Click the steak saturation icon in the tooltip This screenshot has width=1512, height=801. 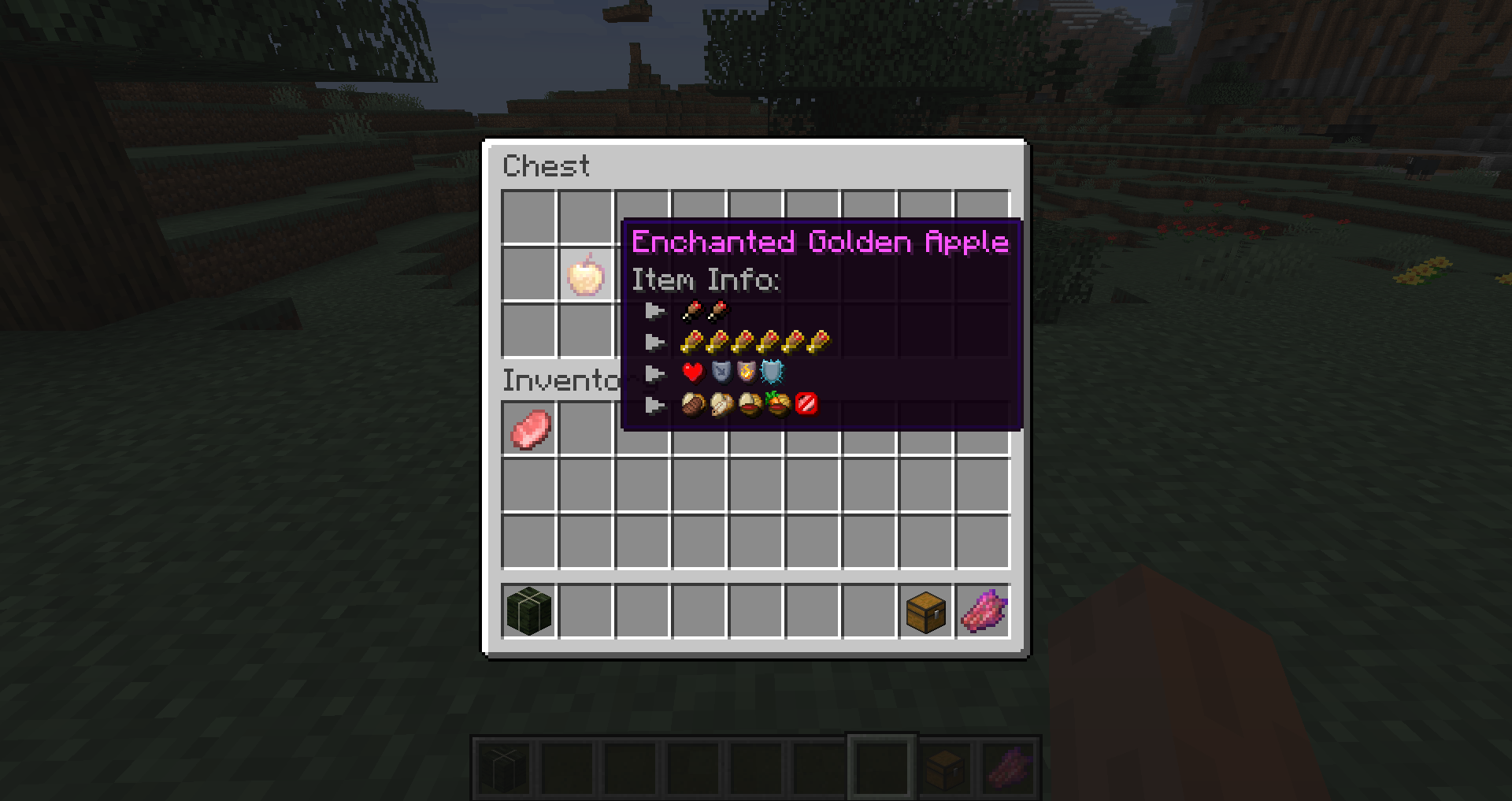tap(691, 405)
